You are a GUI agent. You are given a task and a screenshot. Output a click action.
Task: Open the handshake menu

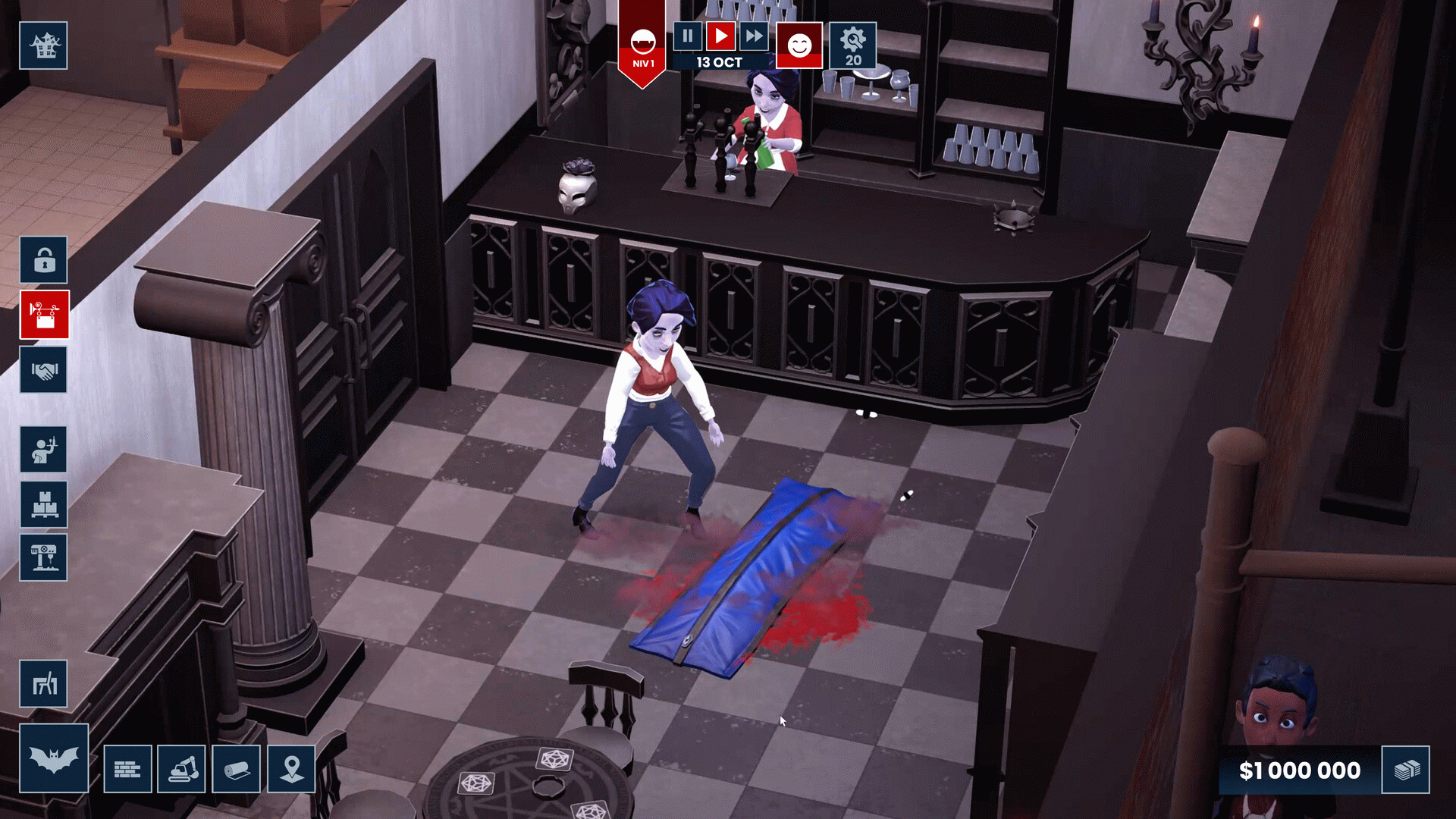coord(44,370)
